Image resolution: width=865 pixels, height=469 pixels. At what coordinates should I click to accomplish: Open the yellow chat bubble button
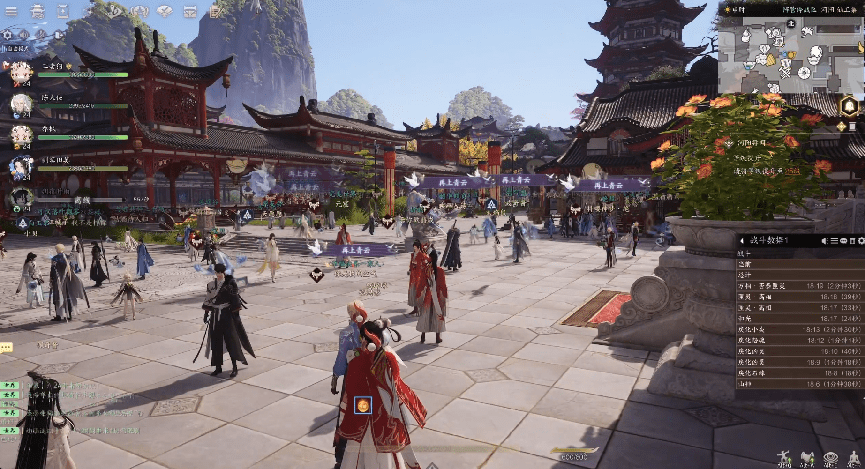click(x=6, y=347)
